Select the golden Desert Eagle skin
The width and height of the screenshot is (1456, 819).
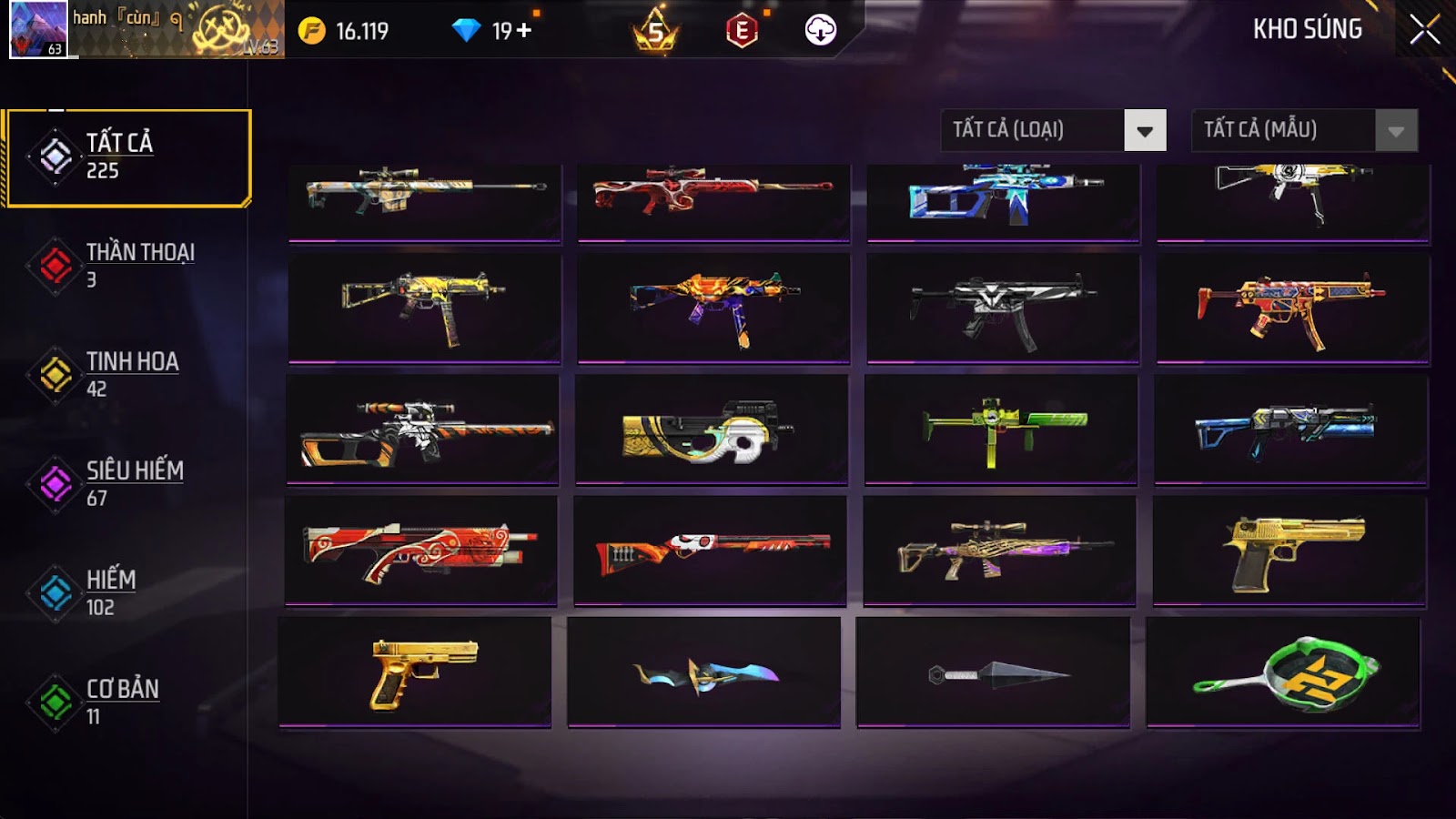1290,551
